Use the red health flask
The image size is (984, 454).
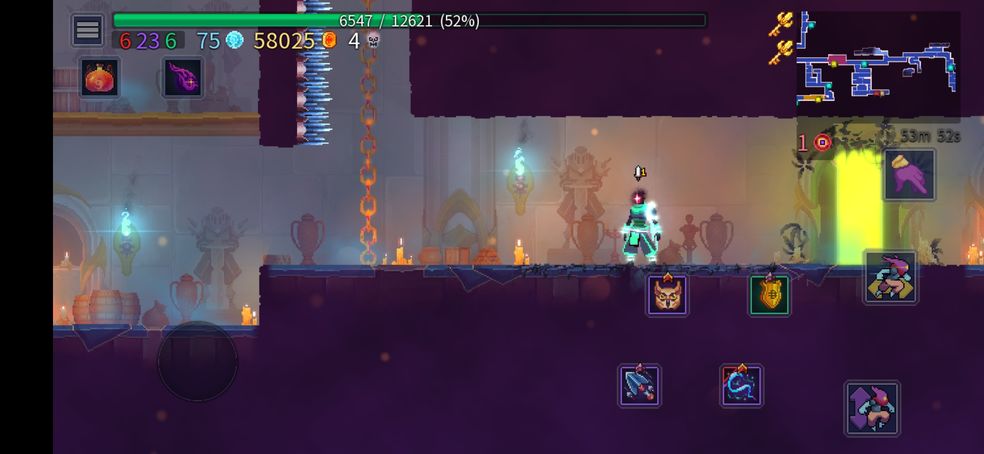(x=100, y=78)
